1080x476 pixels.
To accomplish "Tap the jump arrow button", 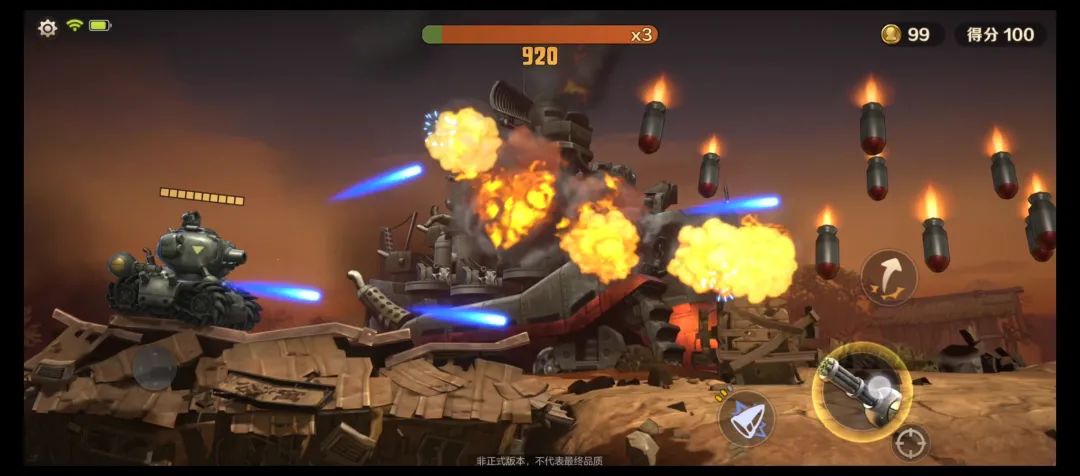I will click(x=889, y=278).
